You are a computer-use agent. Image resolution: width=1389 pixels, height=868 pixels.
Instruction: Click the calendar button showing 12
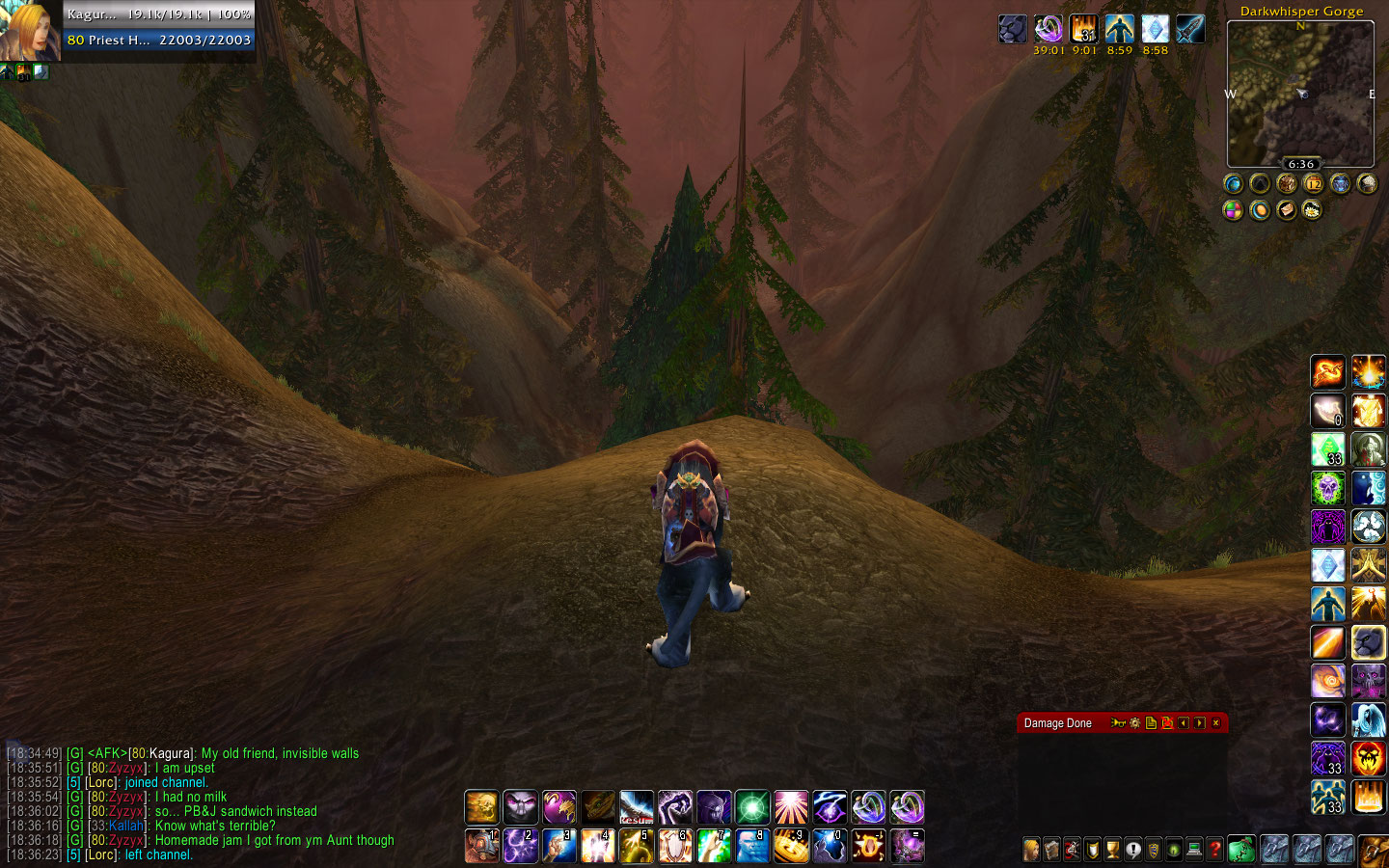pos(1313,183)
